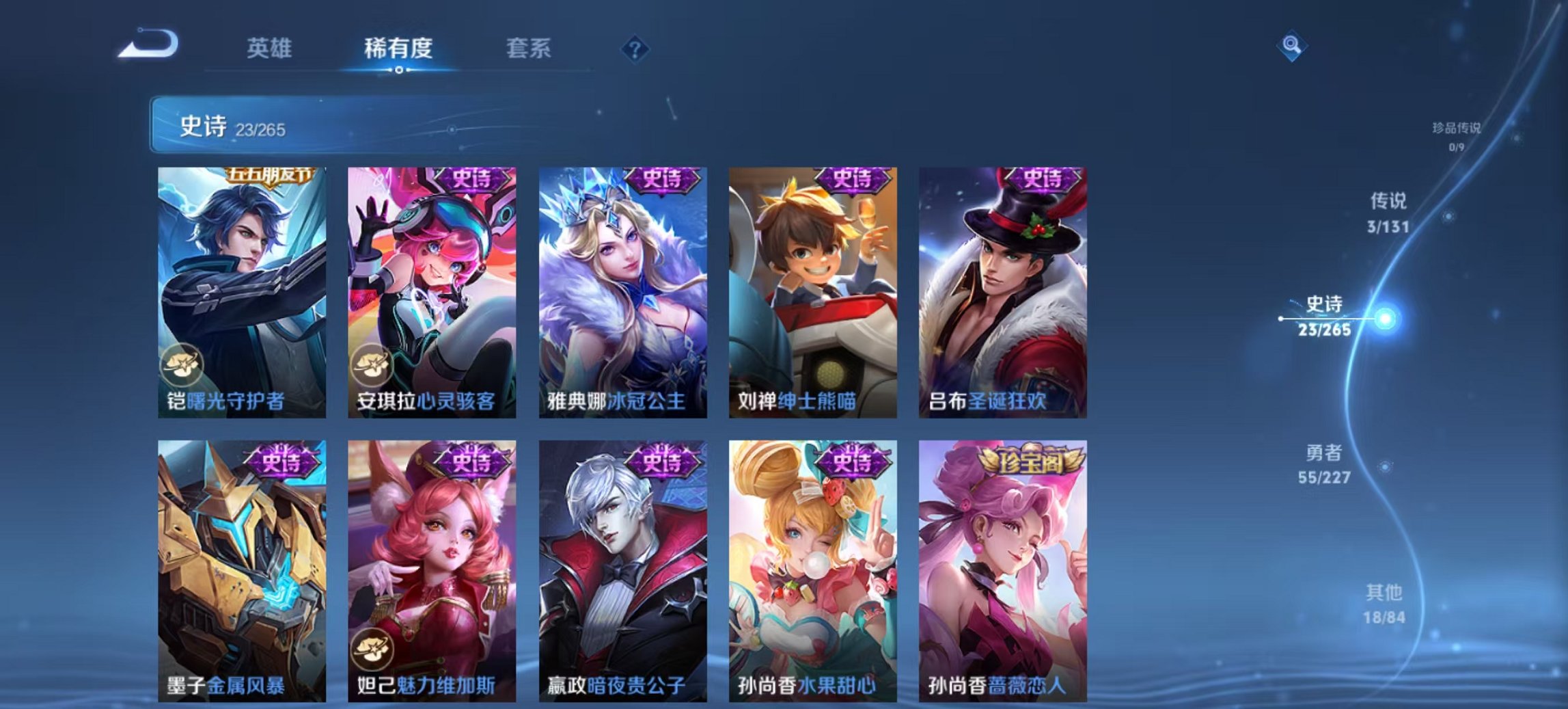Click the diamond question mark help icon
Viewport: 1568px width, 709px height.
(x=635, y=49)
